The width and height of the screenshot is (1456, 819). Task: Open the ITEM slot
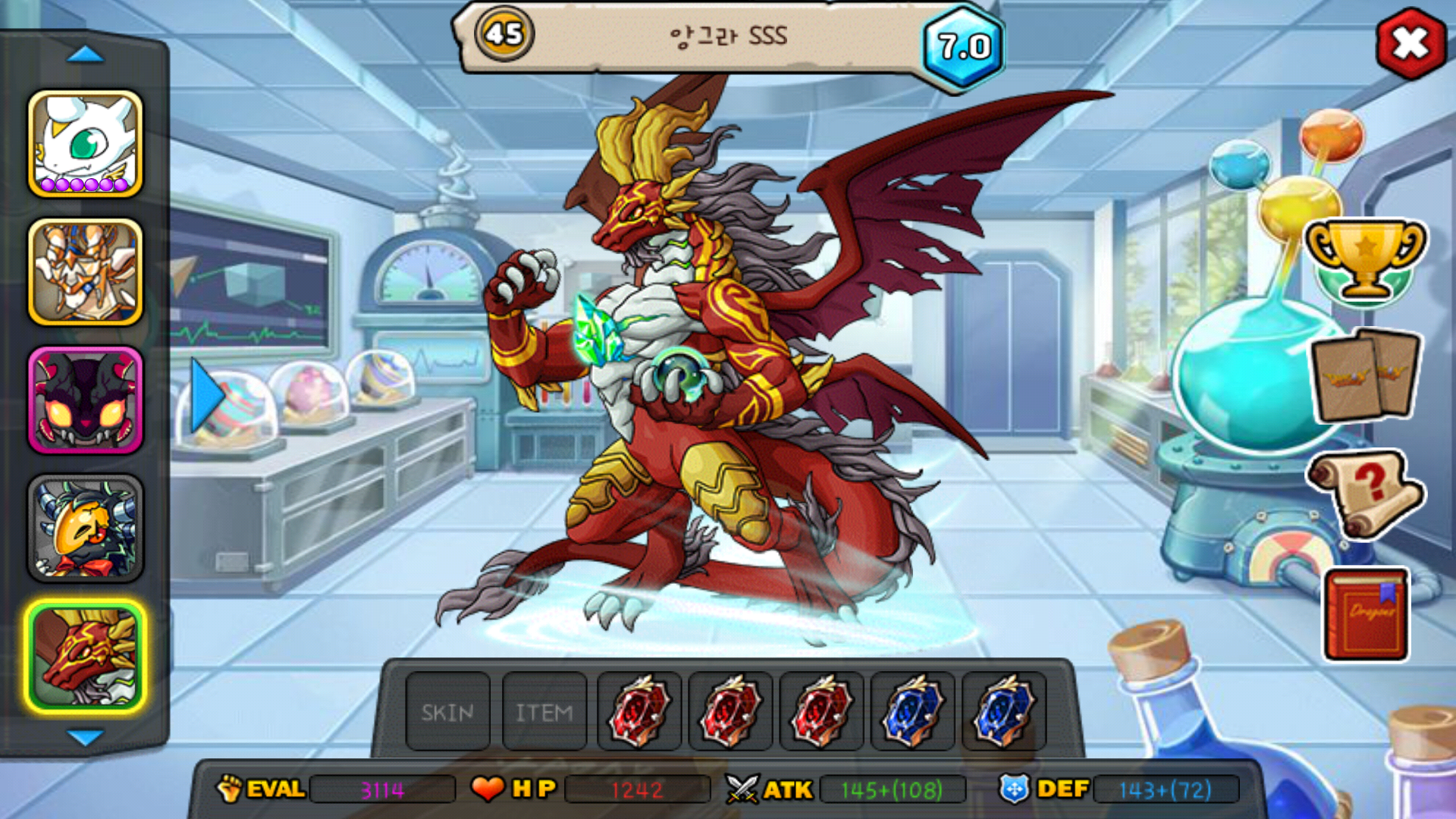(544, 712)
